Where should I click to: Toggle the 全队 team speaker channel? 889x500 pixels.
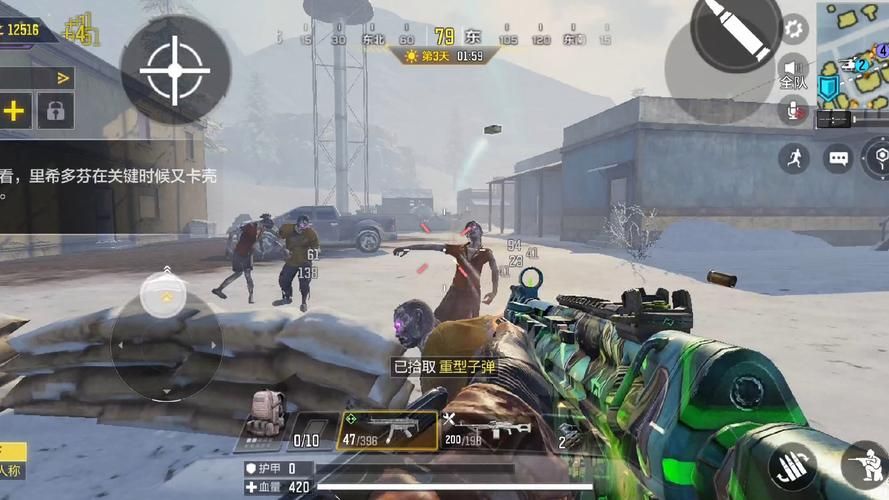793,72
